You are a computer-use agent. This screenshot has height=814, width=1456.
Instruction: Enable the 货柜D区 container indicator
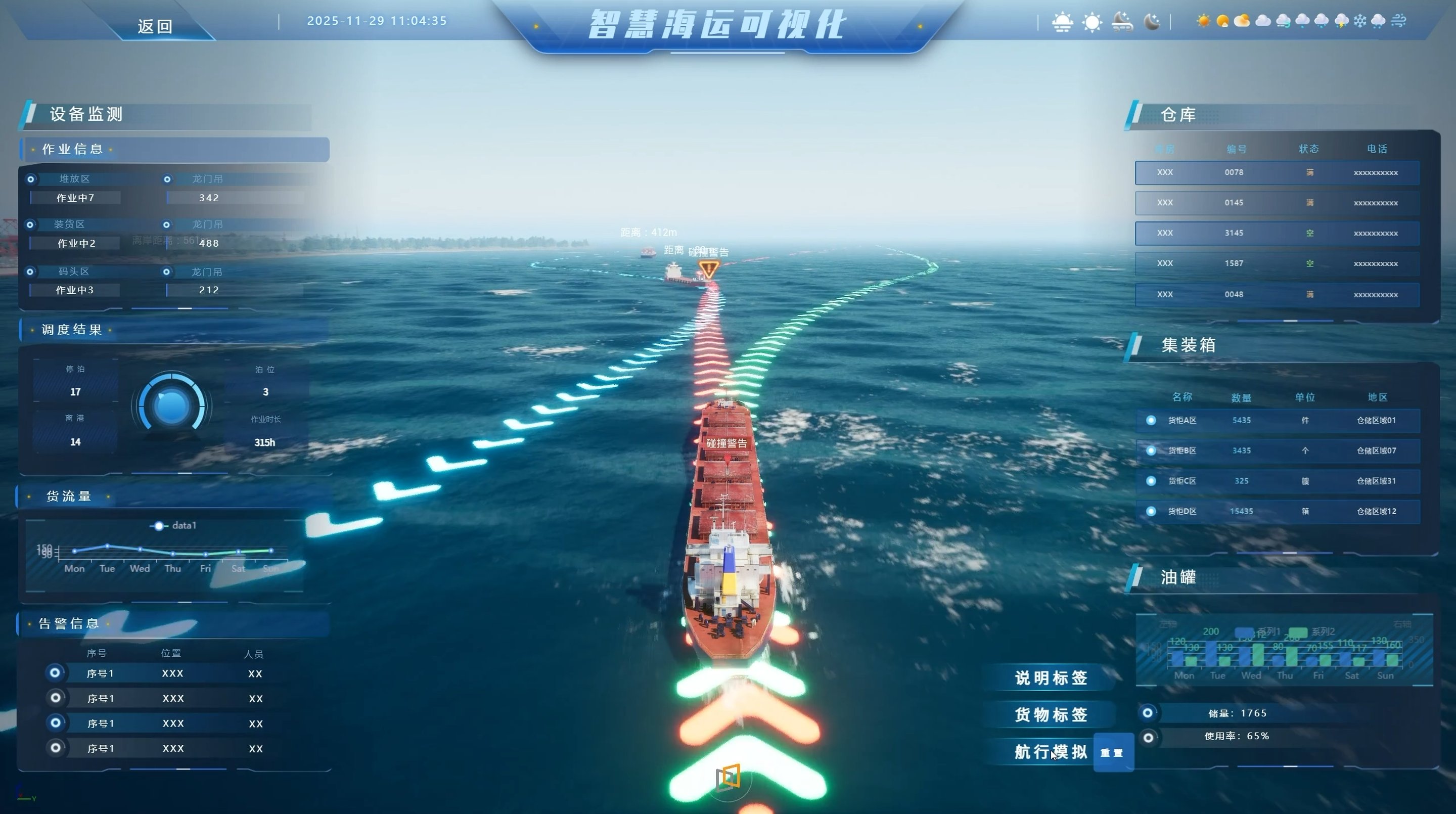(x=1150, y=511)
